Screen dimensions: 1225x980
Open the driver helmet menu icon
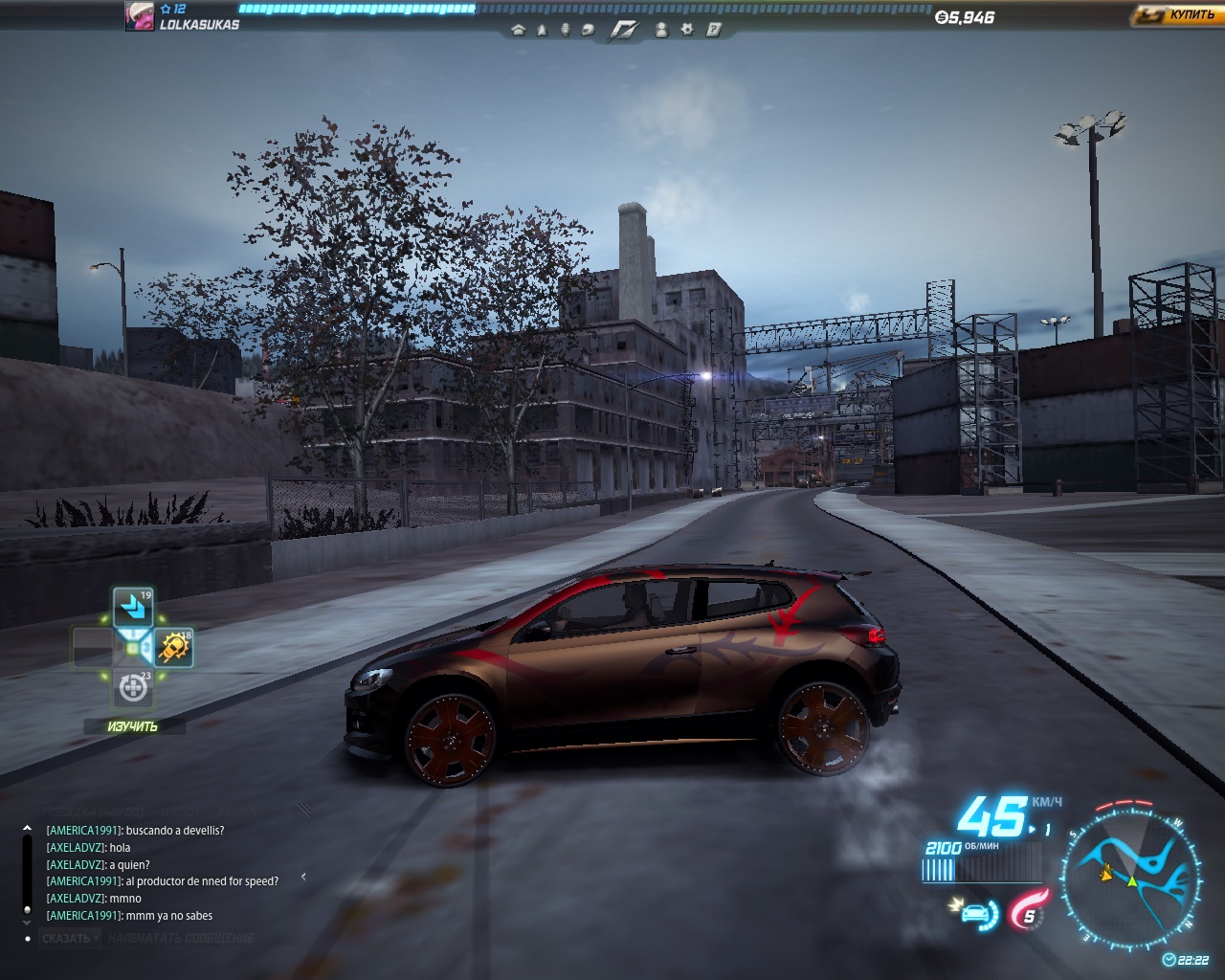click(588, 30)
